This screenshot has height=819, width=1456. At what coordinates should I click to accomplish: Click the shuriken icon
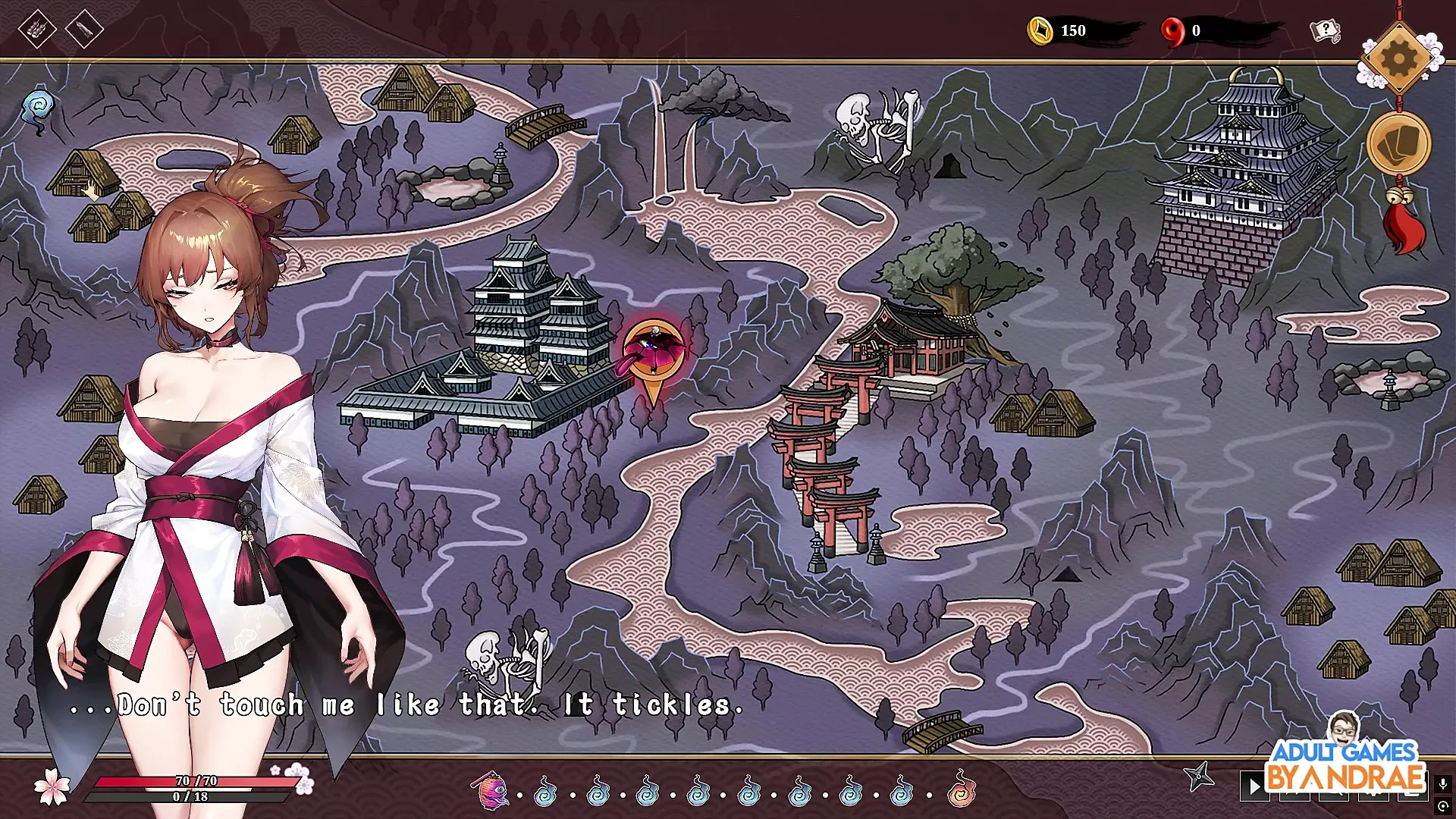pos(1199,777)
